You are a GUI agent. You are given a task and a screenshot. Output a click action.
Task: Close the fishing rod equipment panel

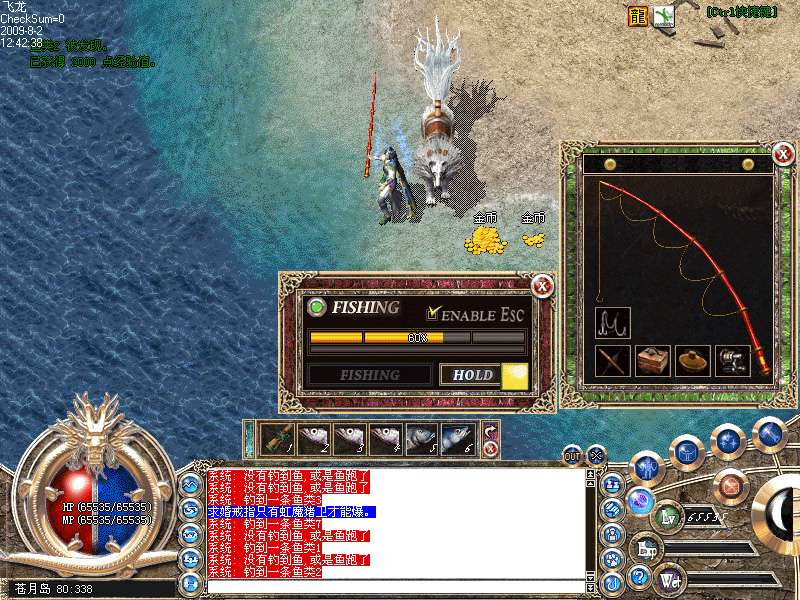pos(783,154)
